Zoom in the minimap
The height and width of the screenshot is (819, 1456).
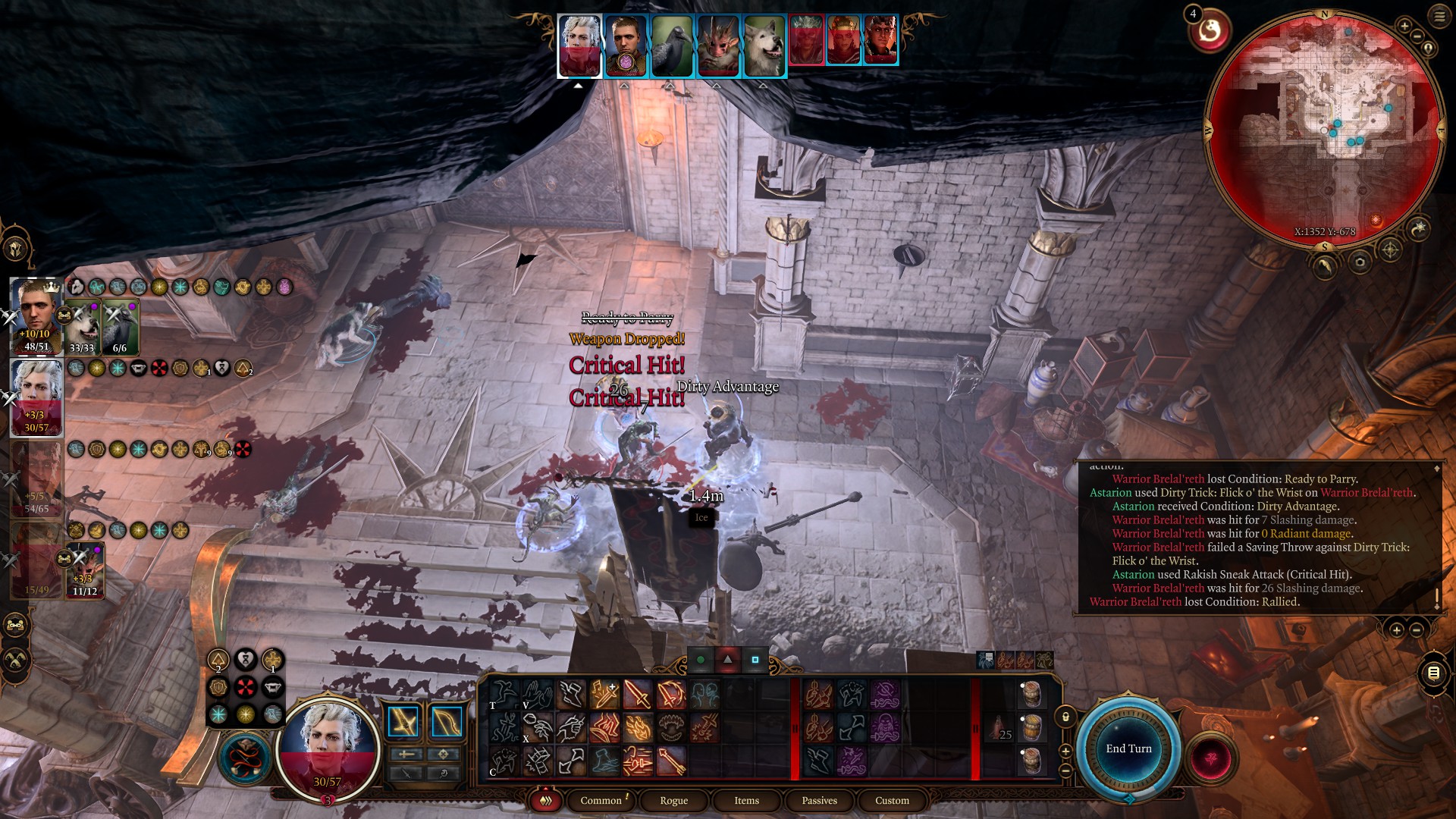tap(1404, 27)
